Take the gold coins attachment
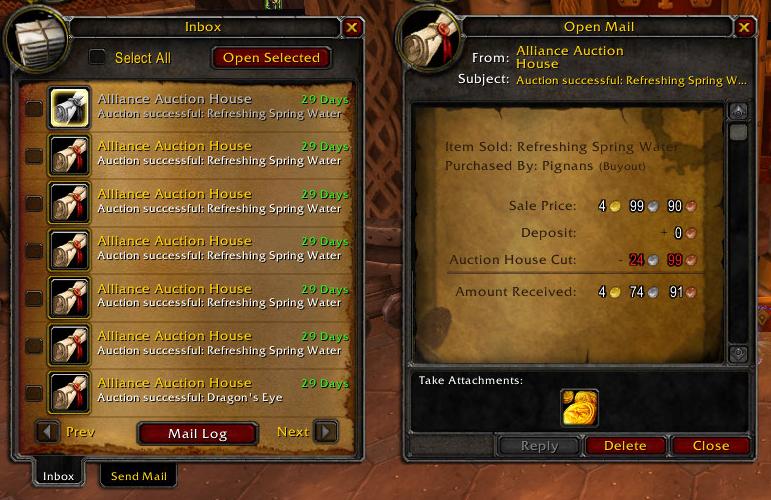 coord(580,408)
